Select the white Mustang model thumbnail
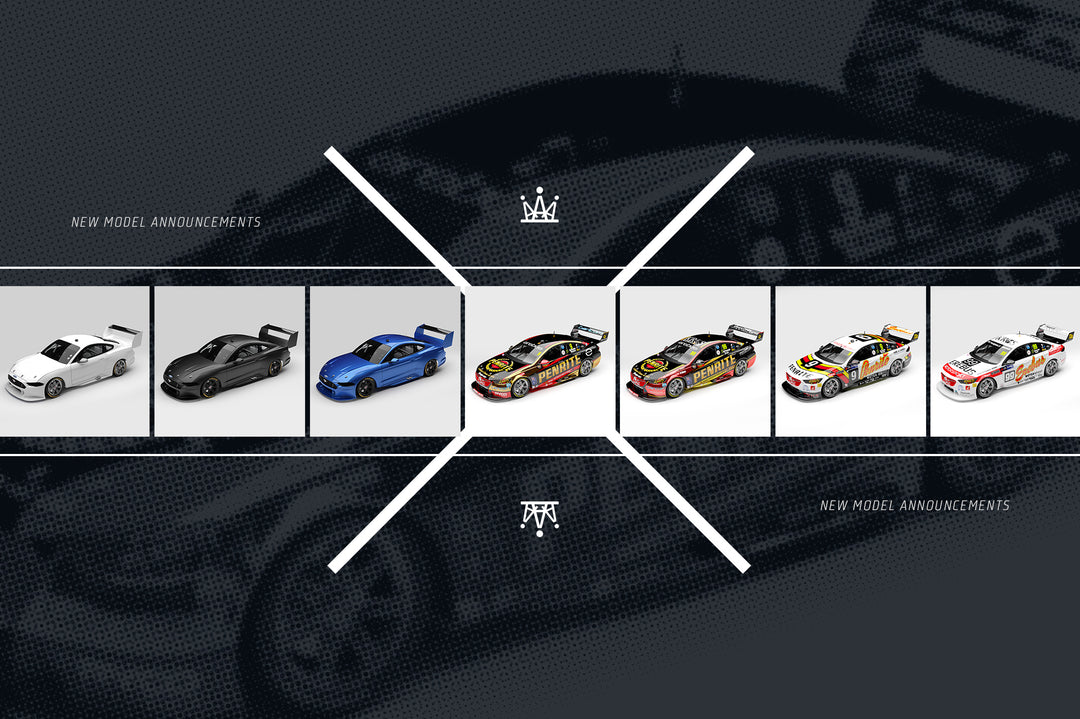This screenshot has width=1080, height=719. [x=74, y=361]
